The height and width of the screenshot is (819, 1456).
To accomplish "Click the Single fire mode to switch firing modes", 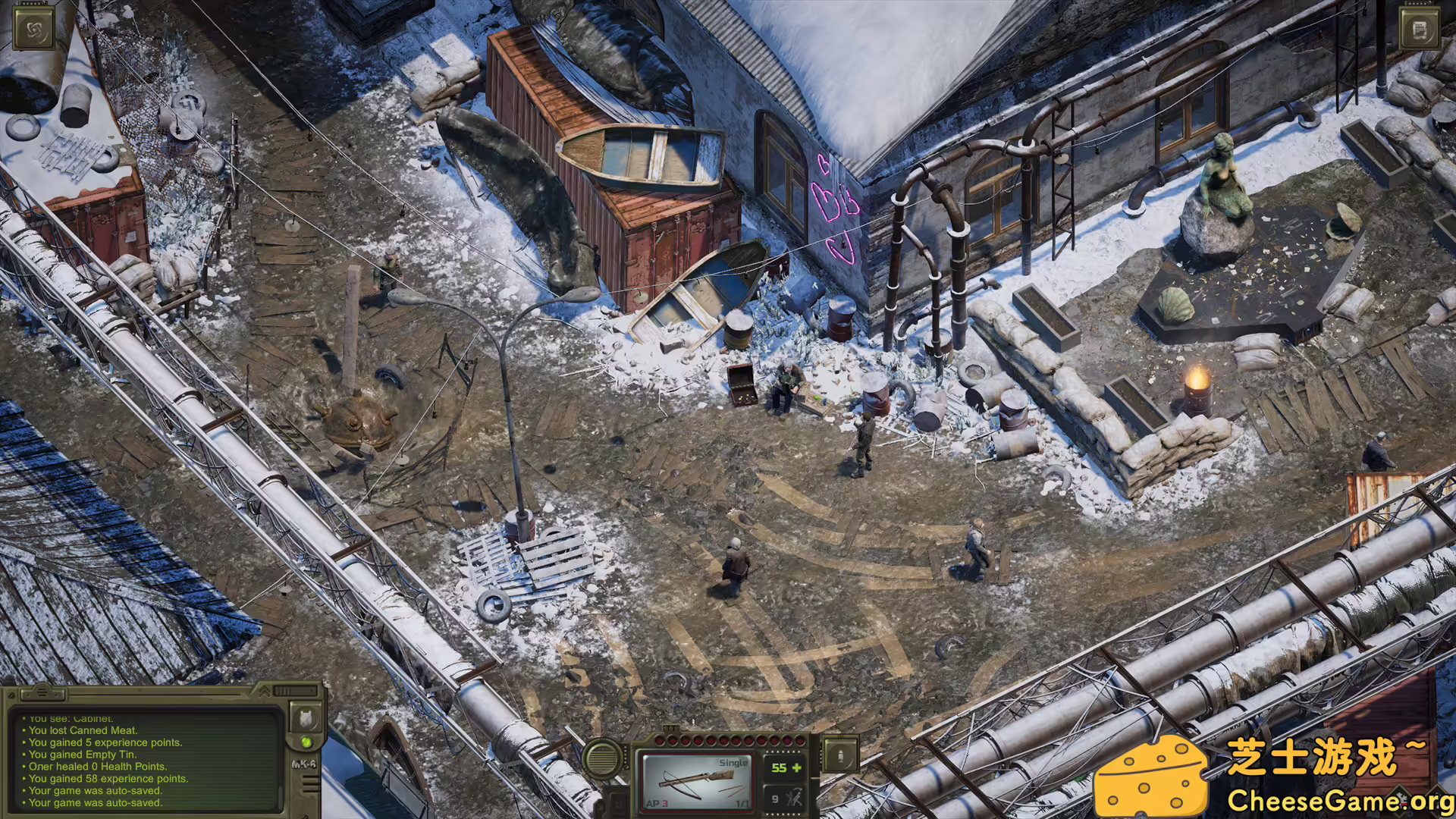I will pyautogui.click(x=733, y=762).
